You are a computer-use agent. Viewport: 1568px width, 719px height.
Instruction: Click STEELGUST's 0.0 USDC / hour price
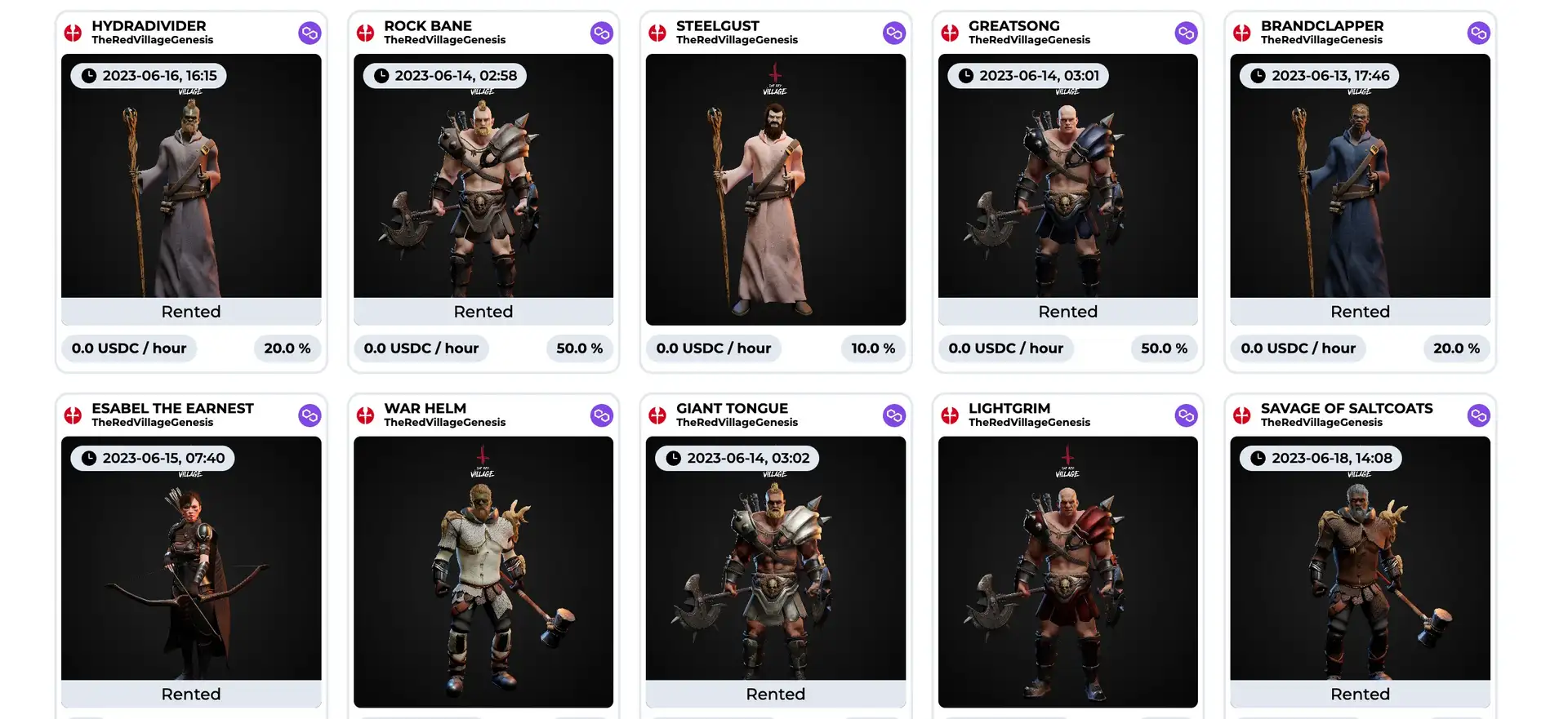point(713,348)
